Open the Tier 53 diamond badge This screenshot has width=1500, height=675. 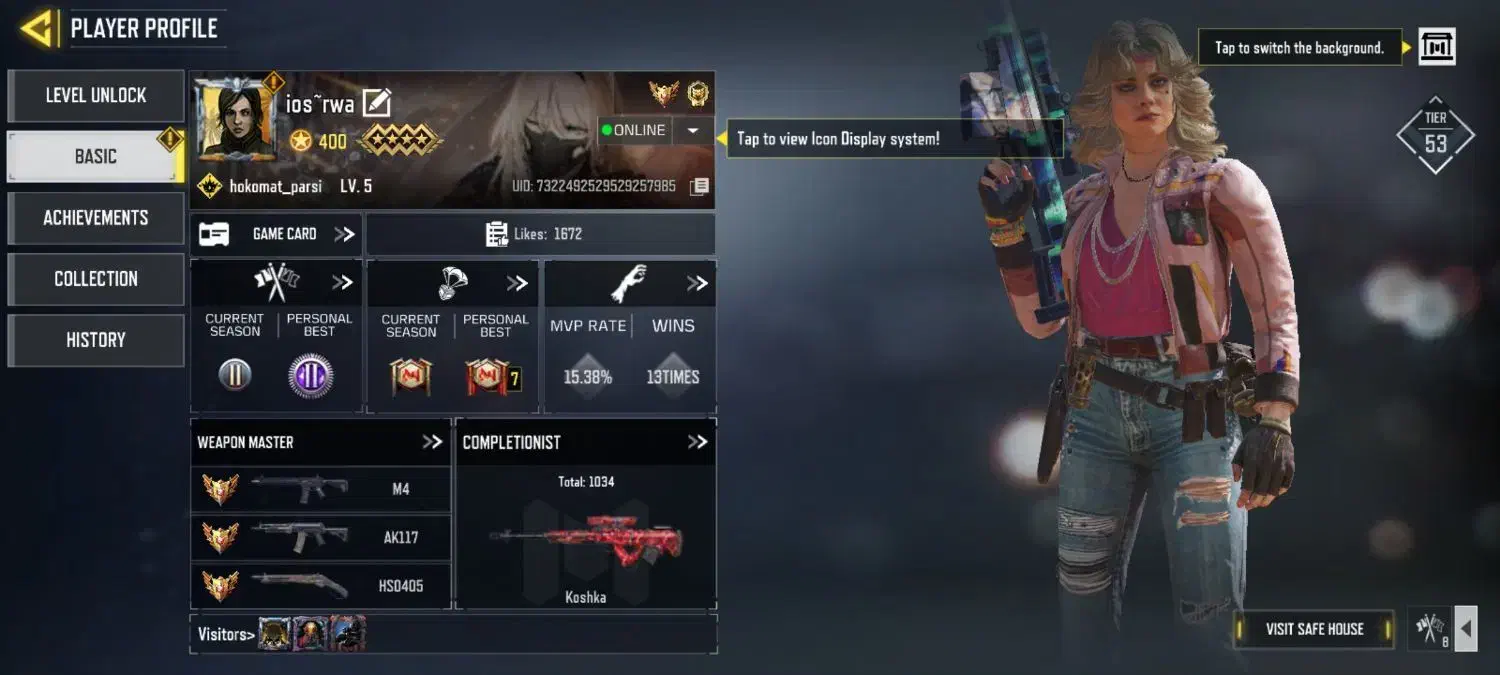pyautogui.click(x=1435, y=136)
